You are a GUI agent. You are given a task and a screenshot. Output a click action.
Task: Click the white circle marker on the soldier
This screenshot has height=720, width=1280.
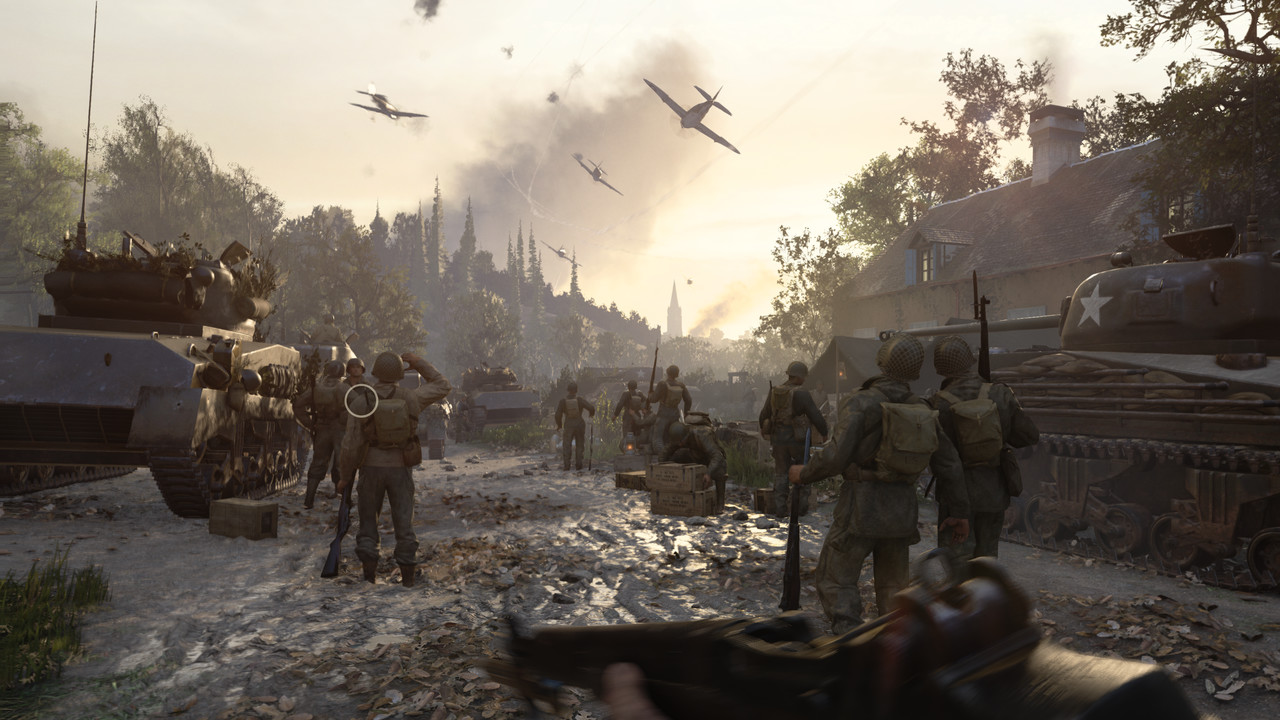coord(361,401)
